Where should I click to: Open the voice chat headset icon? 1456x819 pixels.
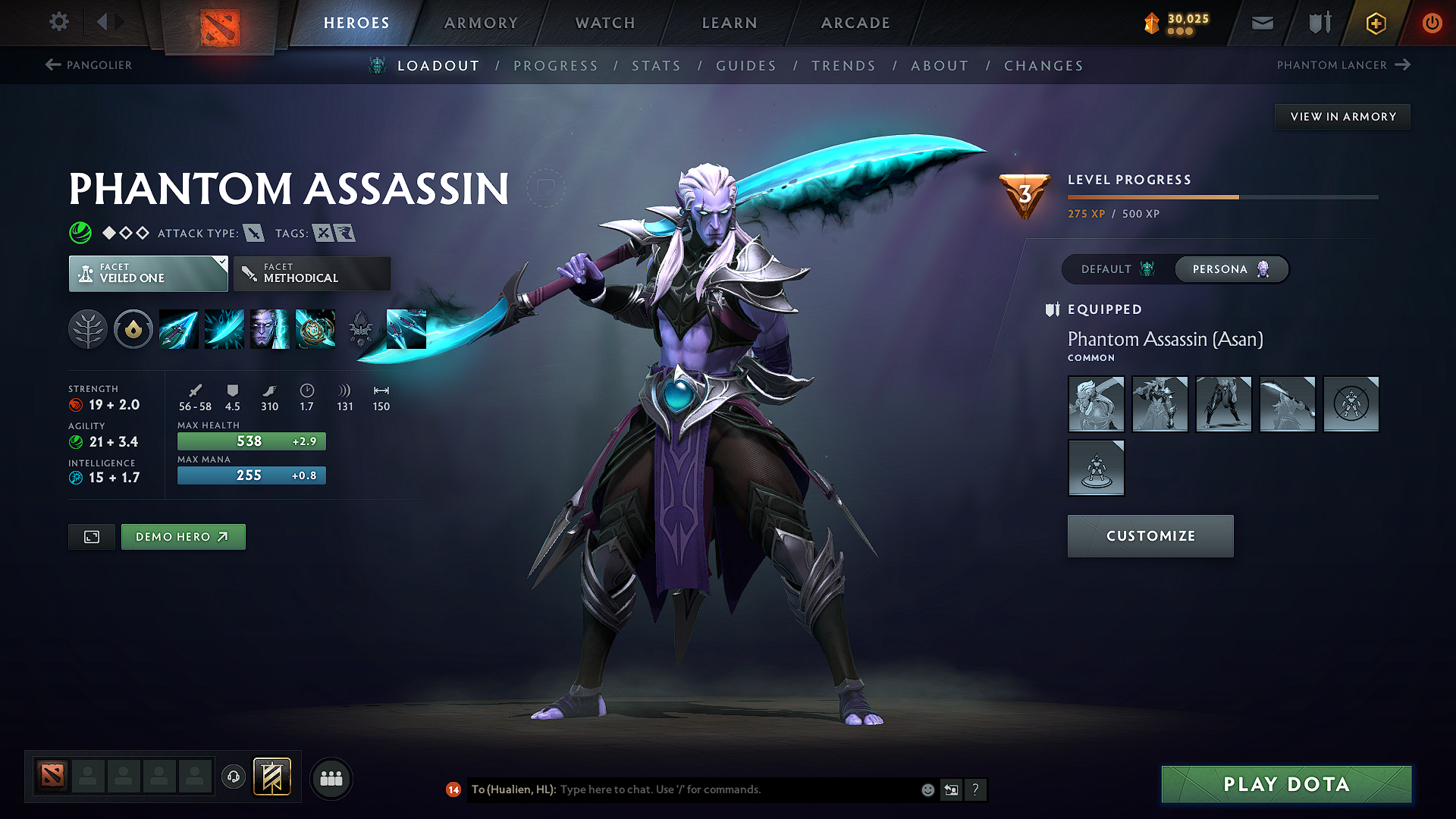[233, 777]
